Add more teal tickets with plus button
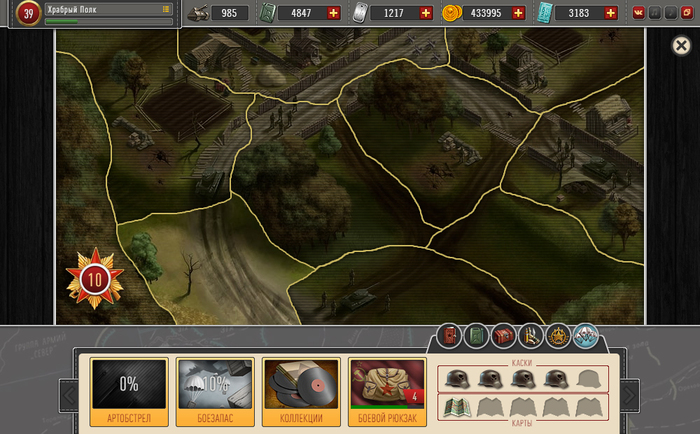 tap(612, 13)
